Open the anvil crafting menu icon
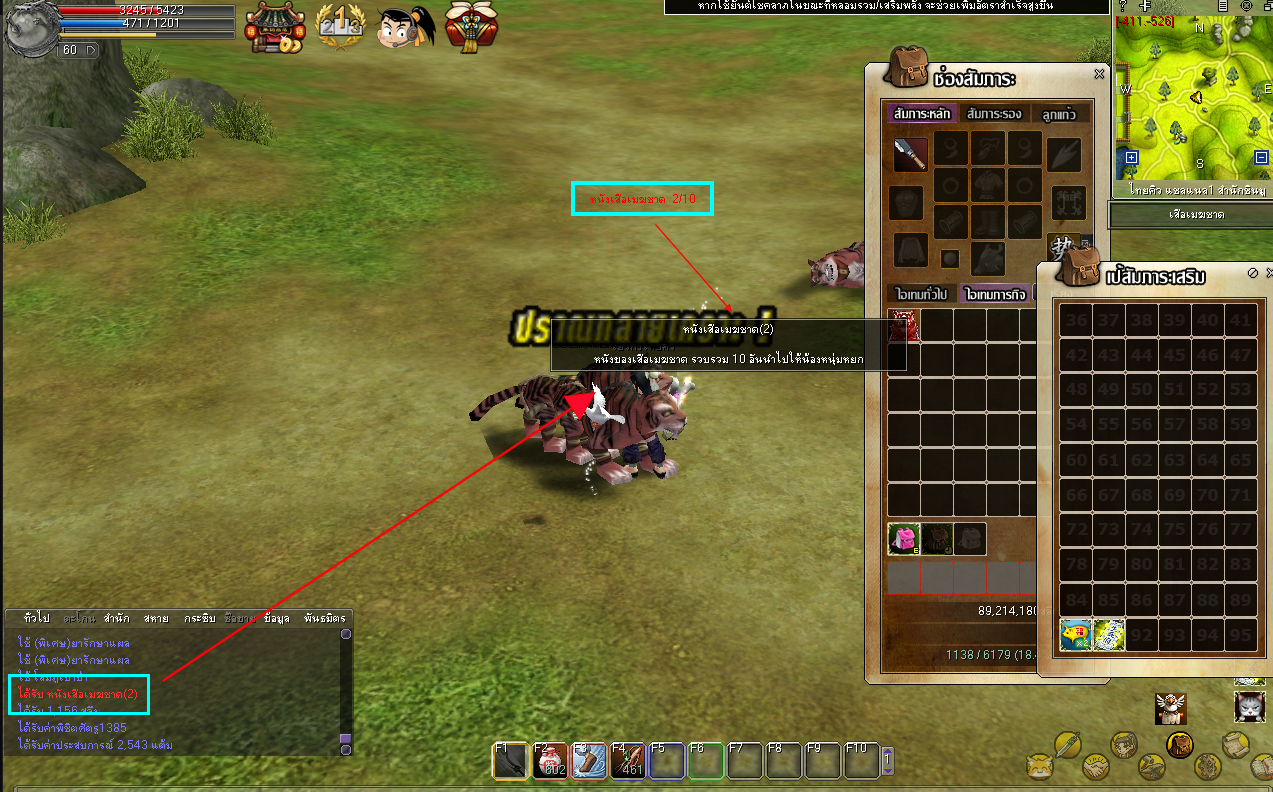Viewport: 1273px width, 792px height. (x=1153, y=765)
